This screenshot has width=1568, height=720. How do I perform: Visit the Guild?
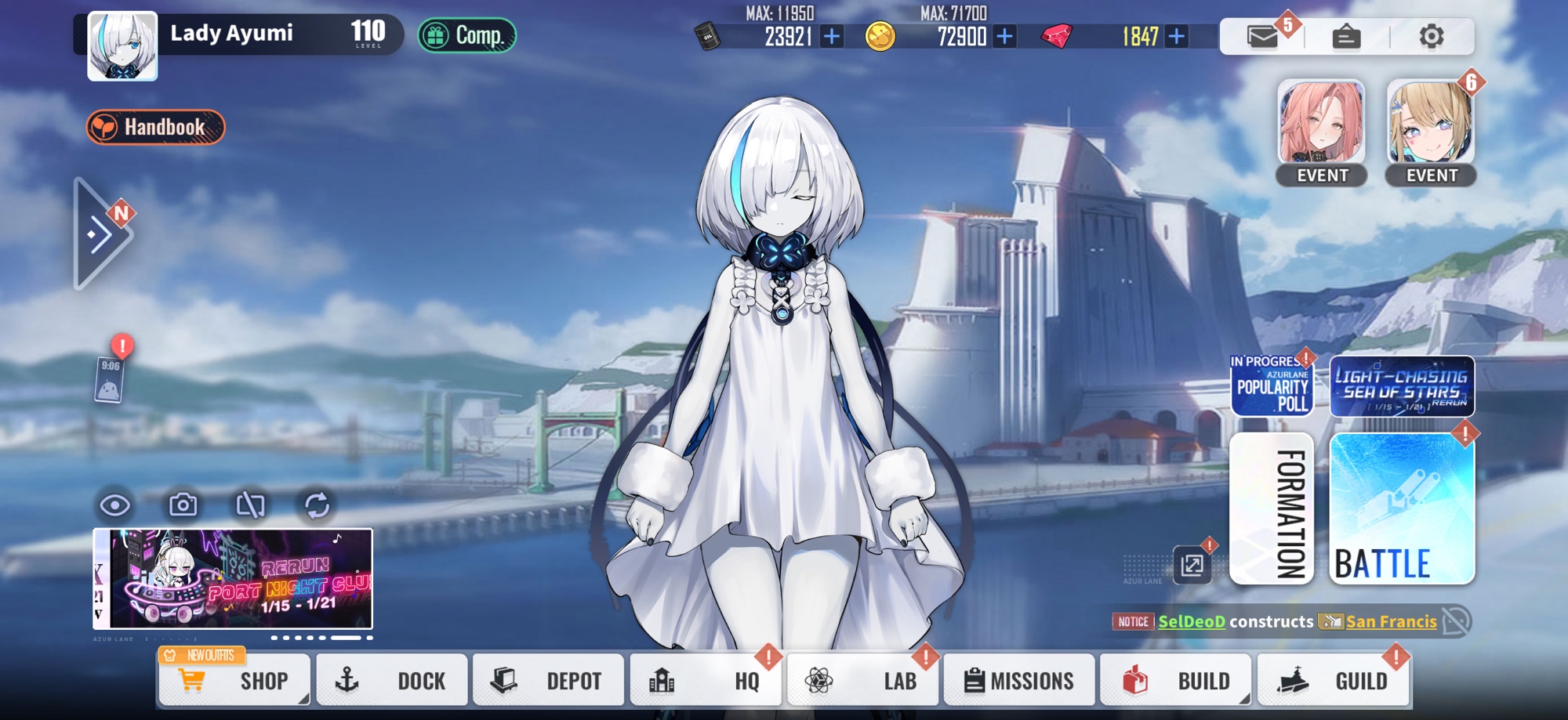pyautogui.click(x=1331, y=680)
